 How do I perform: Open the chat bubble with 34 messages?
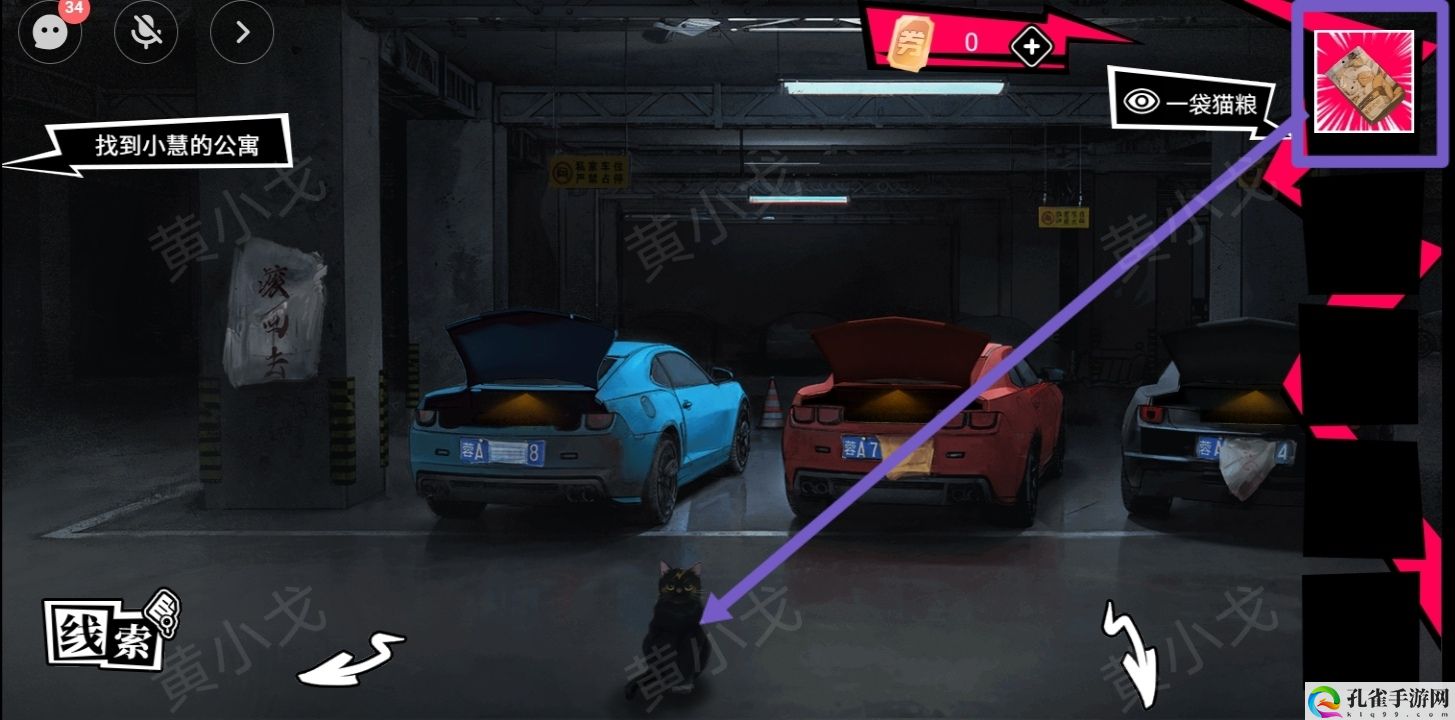point(49,33)
